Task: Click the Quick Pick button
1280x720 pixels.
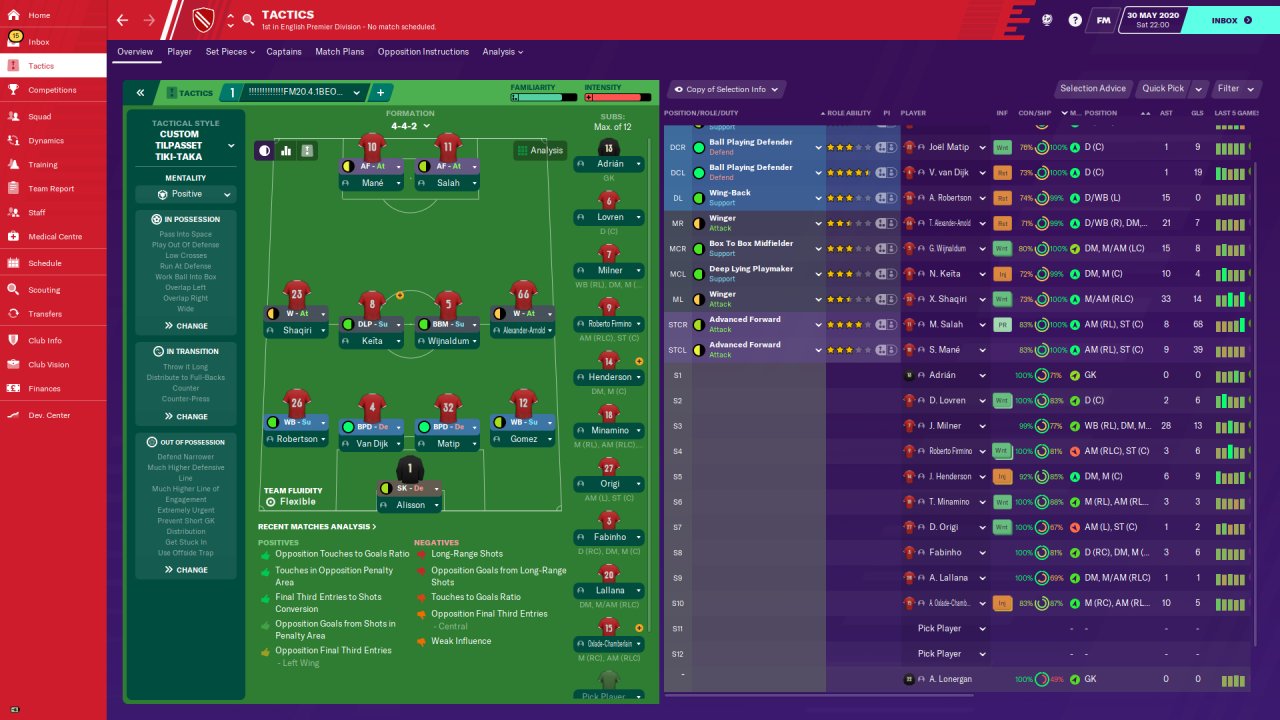Action: (x=1163, y=89)
